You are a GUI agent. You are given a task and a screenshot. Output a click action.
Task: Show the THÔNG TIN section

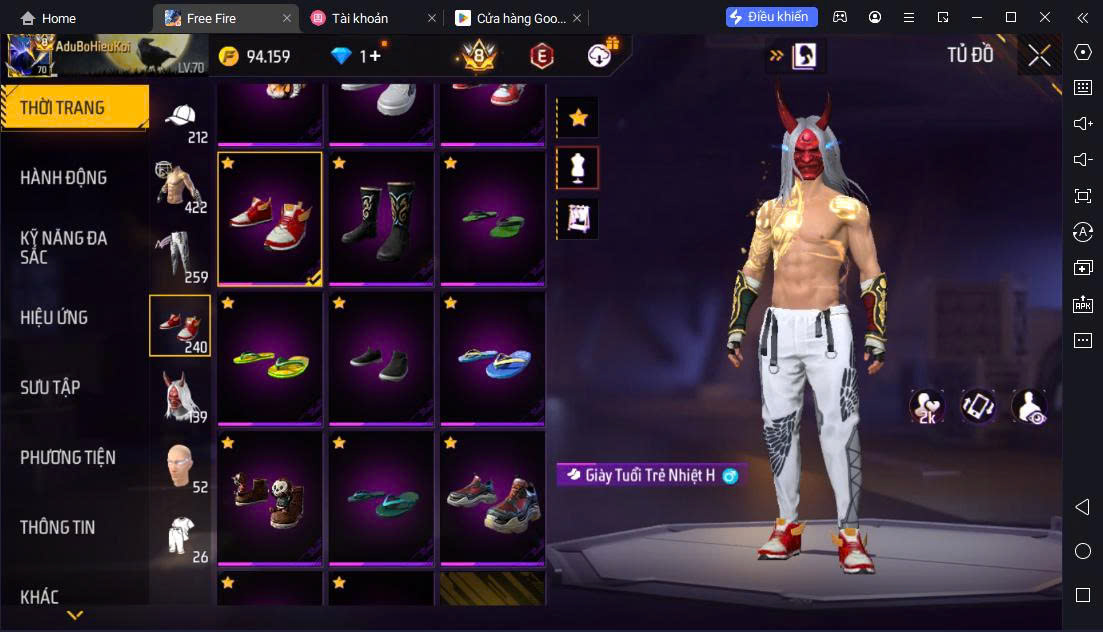coord(58,527)
